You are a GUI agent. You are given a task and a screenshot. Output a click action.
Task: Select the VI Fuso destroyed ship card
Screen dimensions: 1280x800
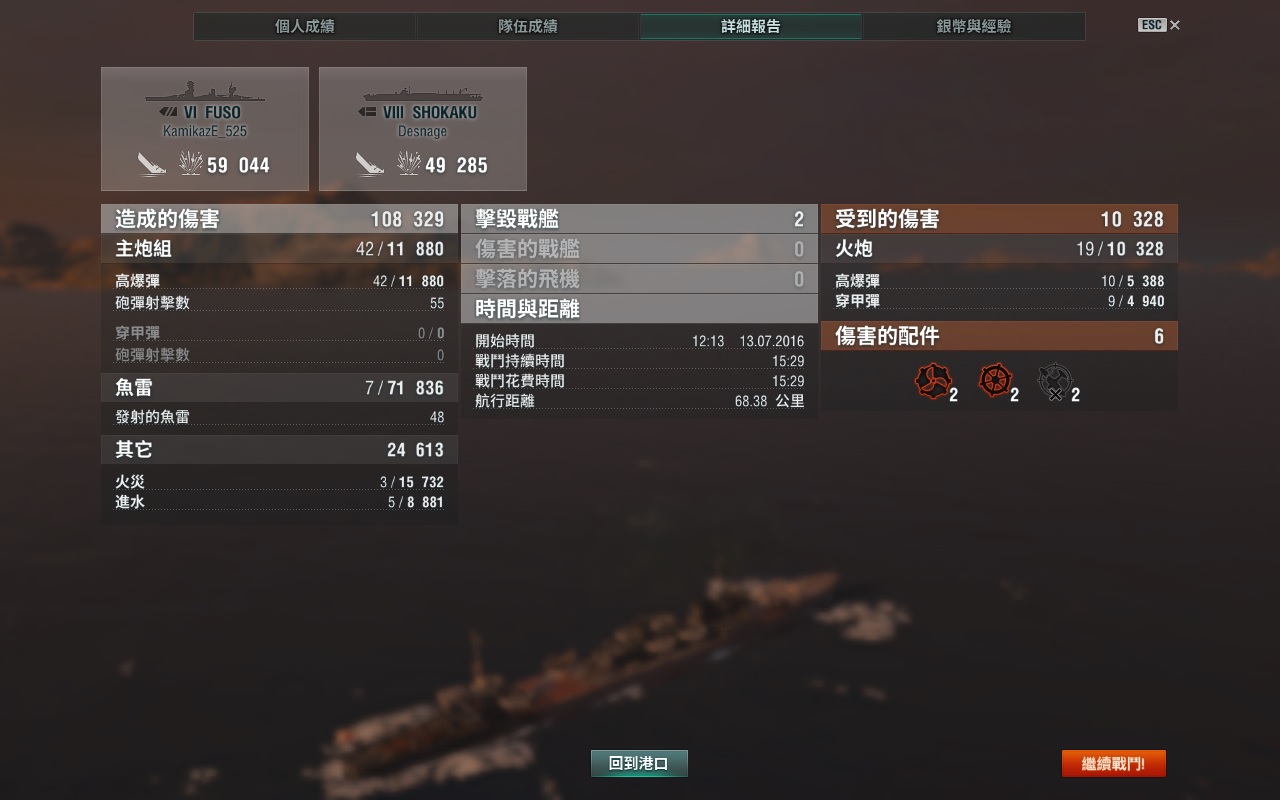[x=205, y=129]
